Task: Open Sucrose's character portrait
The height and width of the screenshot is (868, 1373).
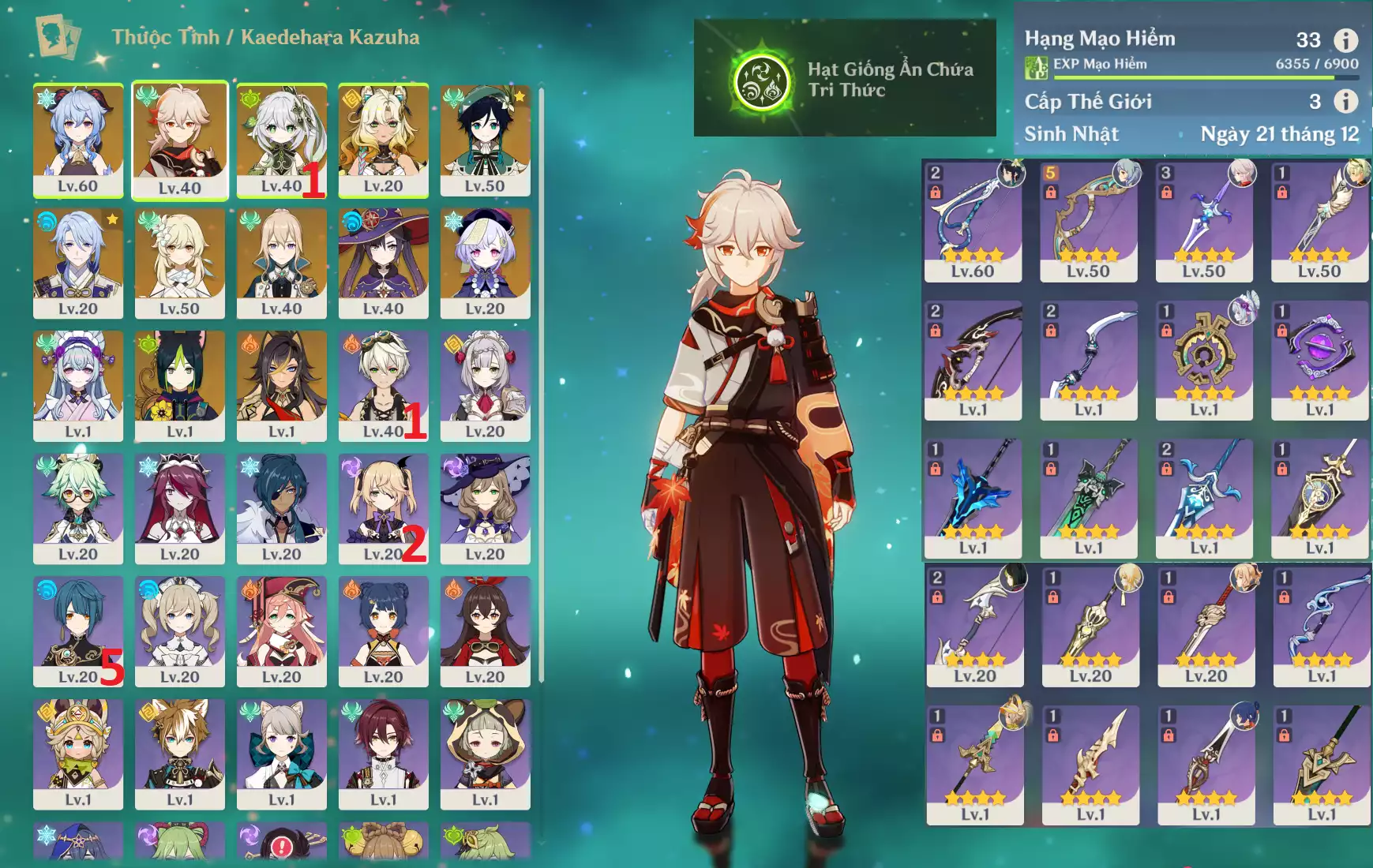Action: click(x=78, y=508)
